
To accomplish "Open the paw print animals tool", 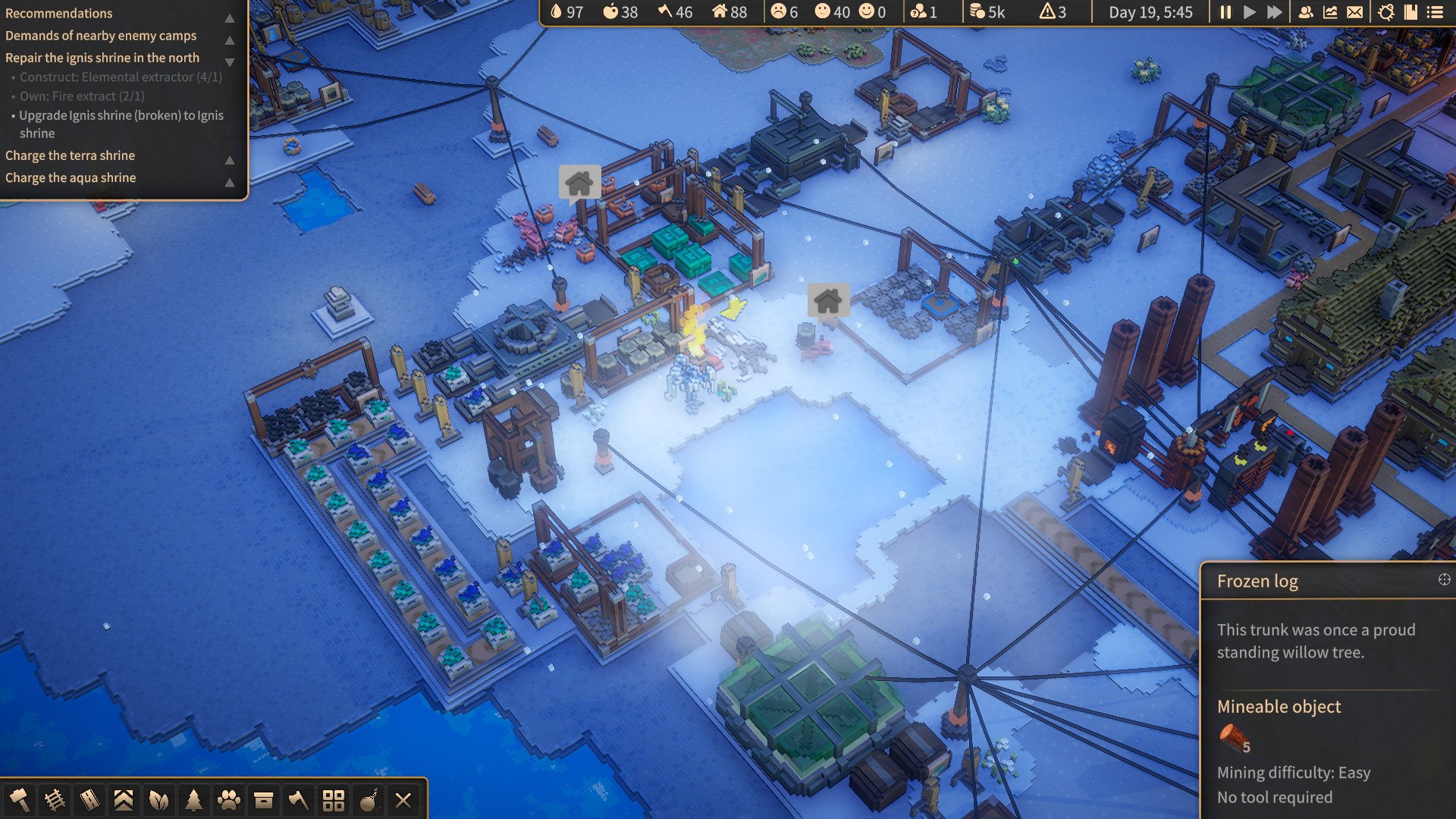I will 228,800.
